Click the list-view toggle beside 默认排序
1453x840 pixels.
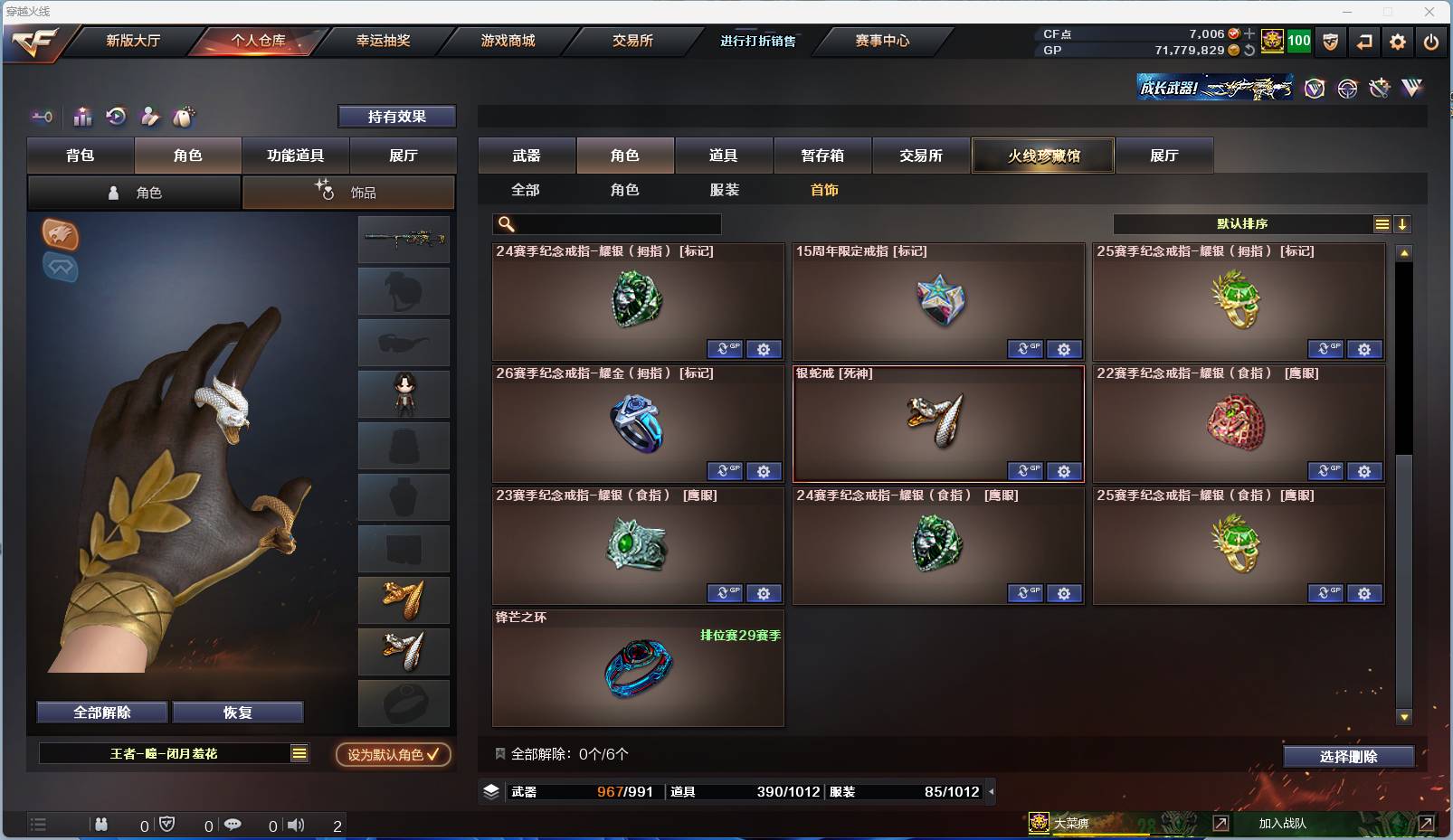(1382, 223)
